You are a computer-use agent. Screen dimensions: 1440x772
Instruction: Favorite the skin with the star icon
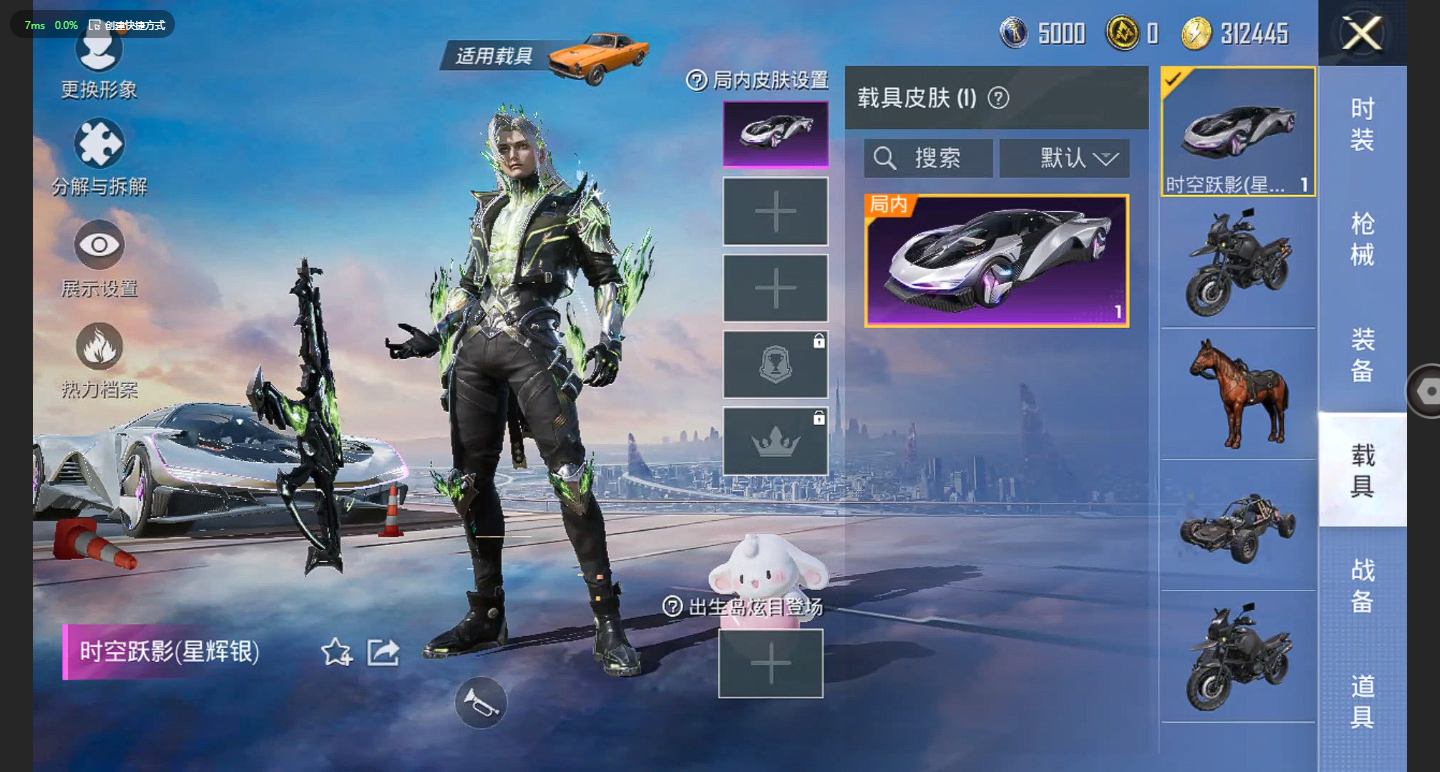click(x=336, y=653)
